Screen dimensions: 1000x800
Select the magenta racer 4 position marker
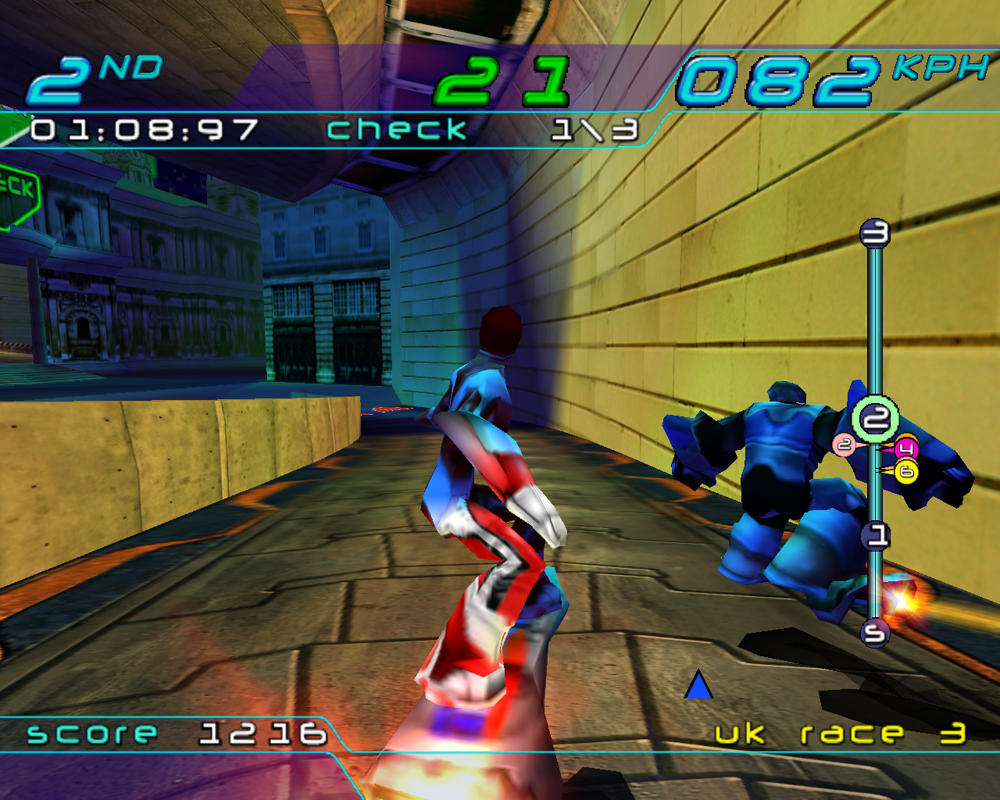pyautogui.click(x=907, y=448)
